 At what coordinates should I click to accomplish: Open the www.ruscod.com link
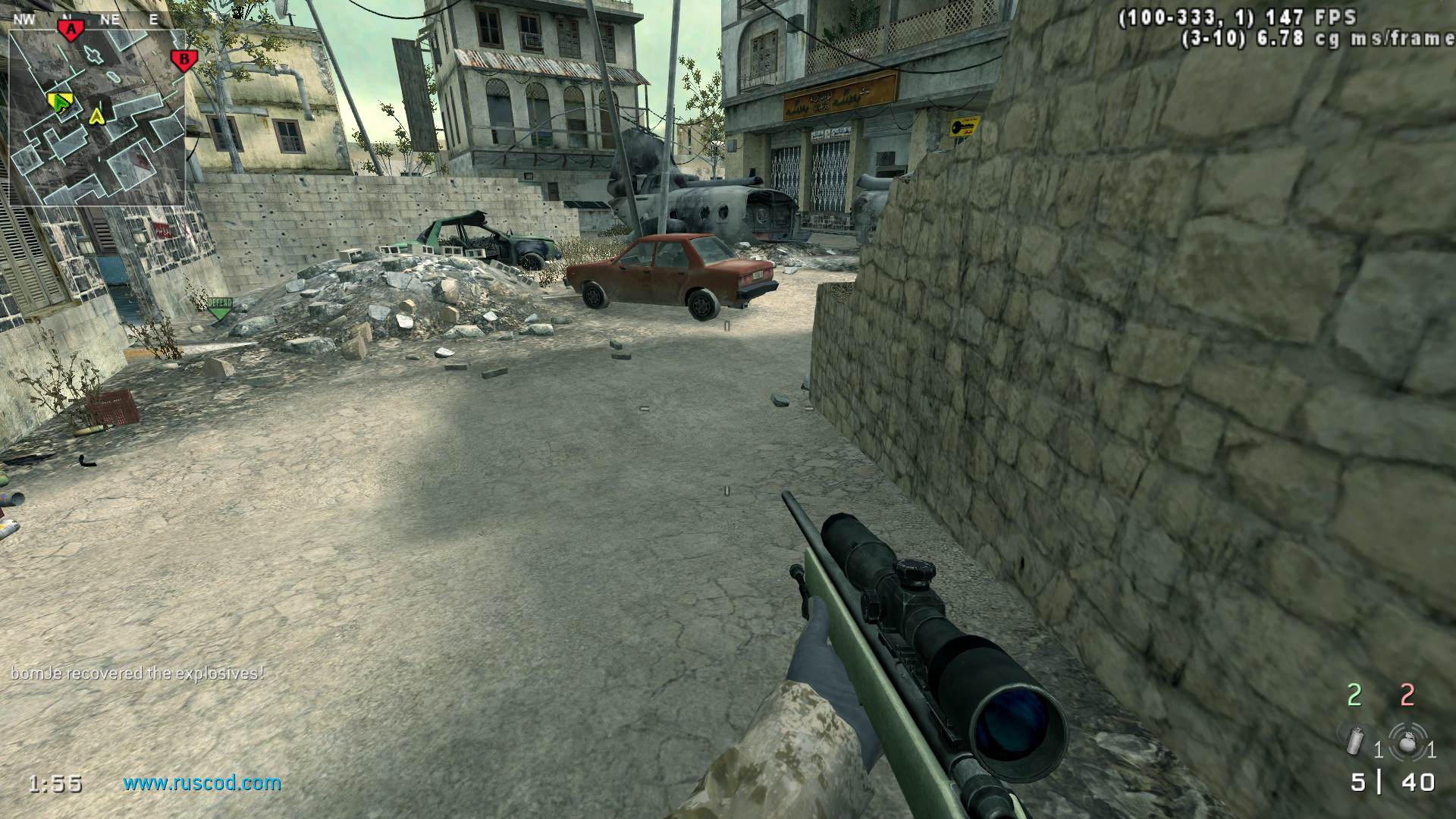(202, 783)
